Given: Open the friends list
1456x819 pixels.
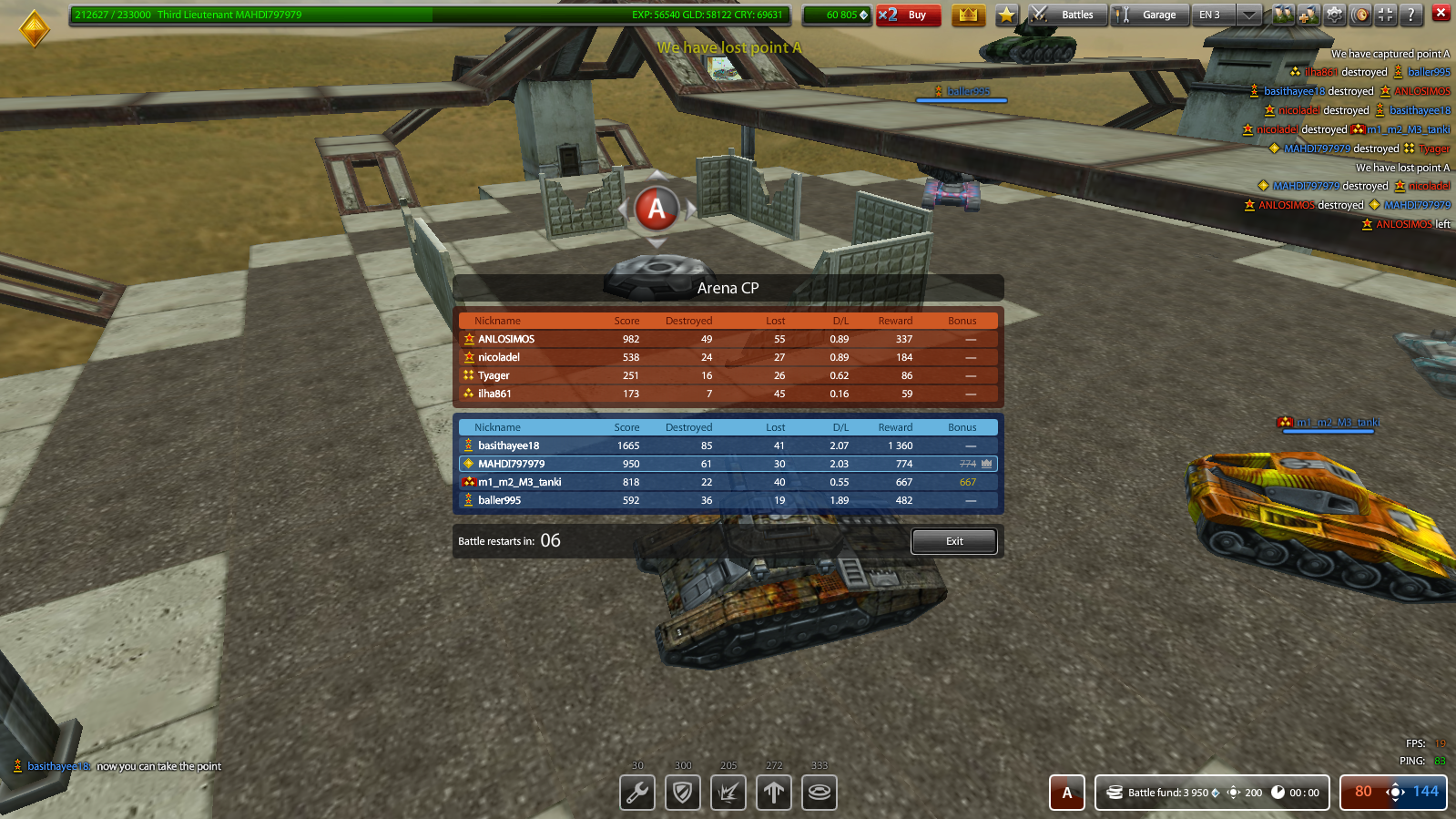Looking at the screenshot, I should (x=1284, y=14).
